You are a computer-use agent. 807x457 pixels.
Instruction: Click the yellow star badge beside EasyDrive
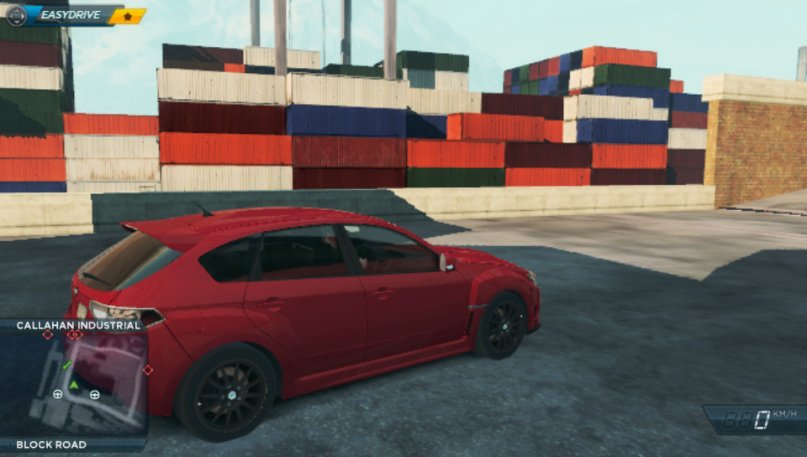coord(129,16)
